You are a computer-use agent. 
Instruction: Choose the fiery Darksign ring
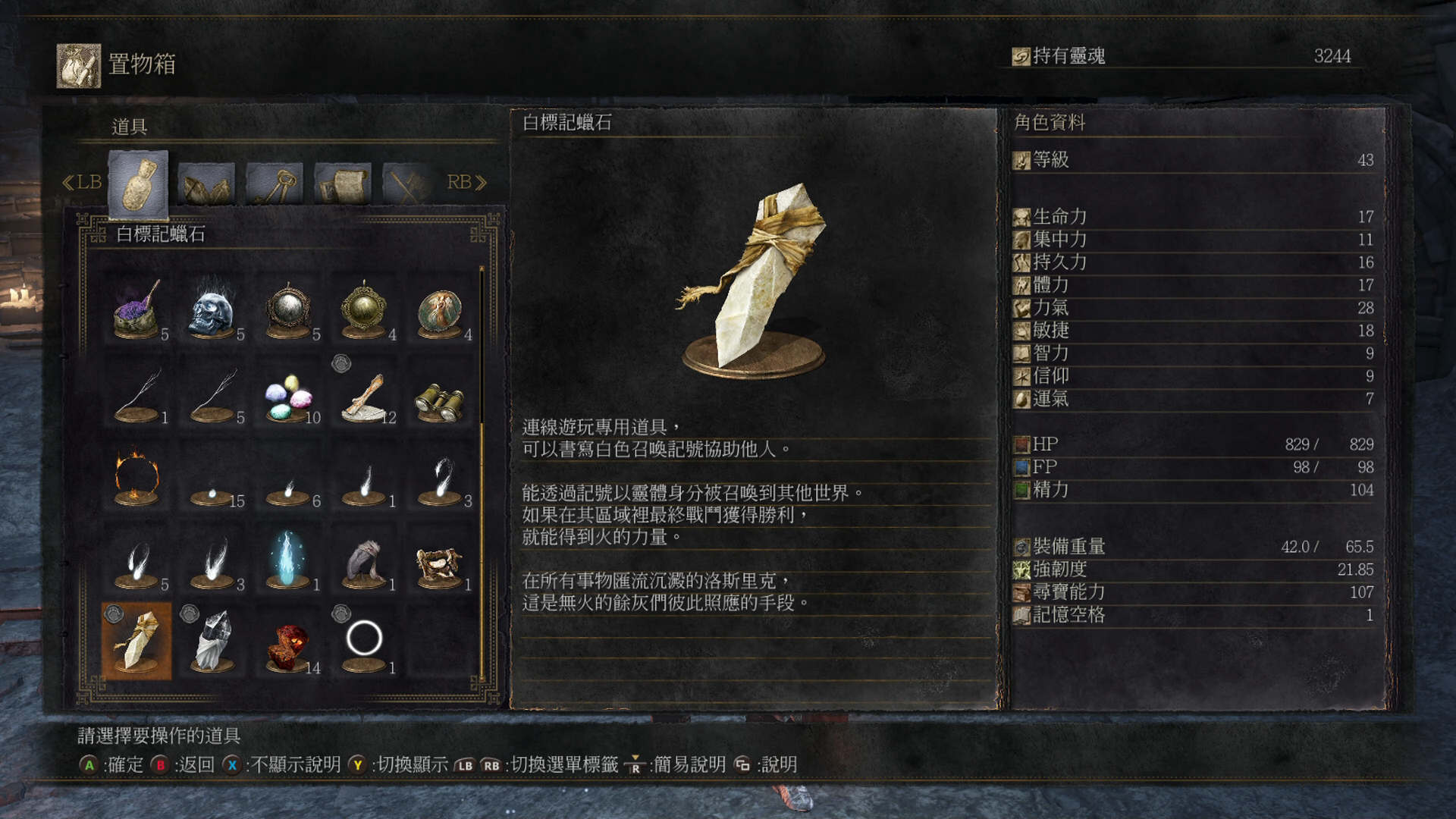136,478
